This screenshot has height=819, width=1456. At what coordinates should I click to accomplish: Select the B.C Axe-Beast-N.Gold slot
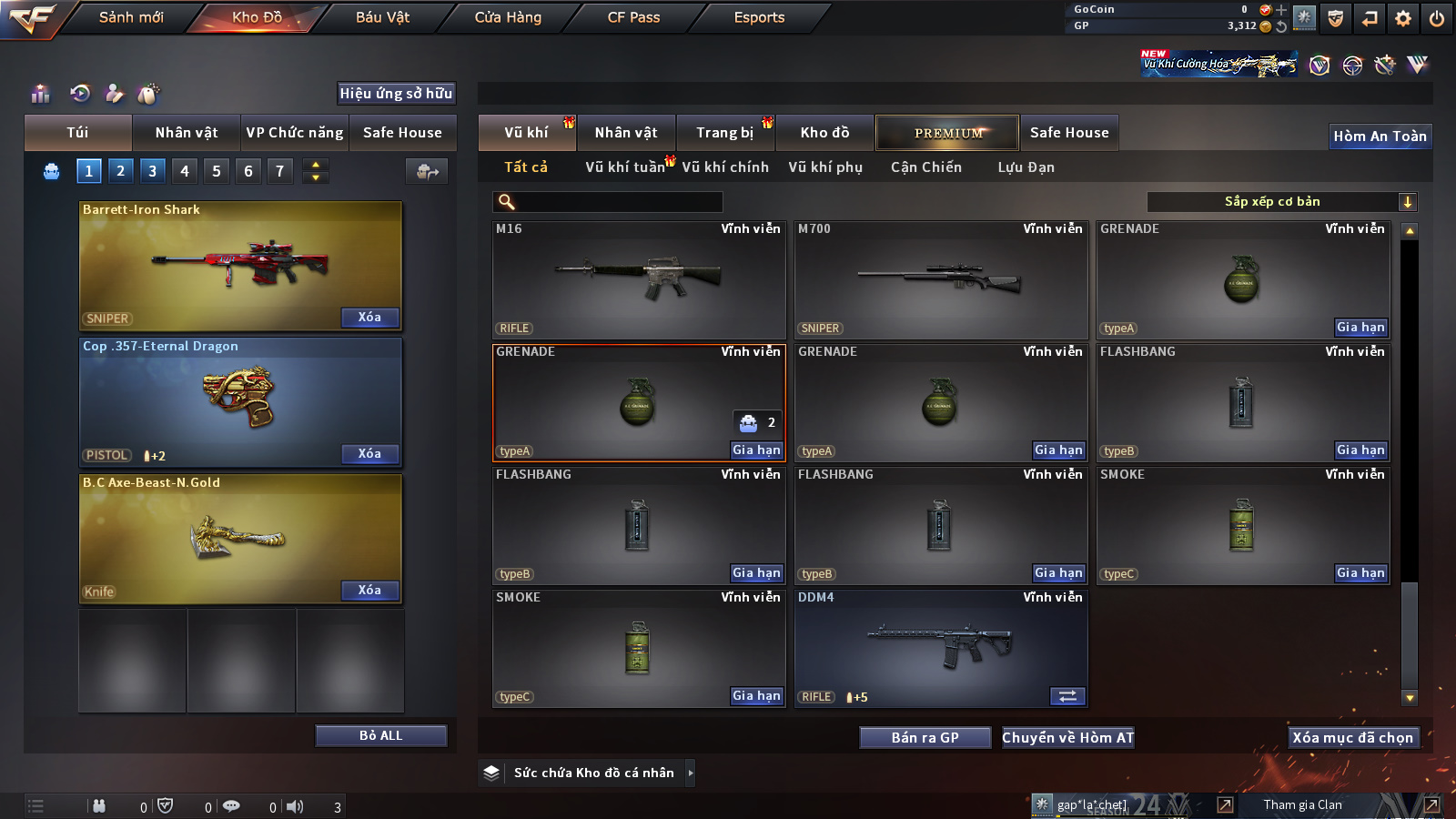(x=240, y=539)
